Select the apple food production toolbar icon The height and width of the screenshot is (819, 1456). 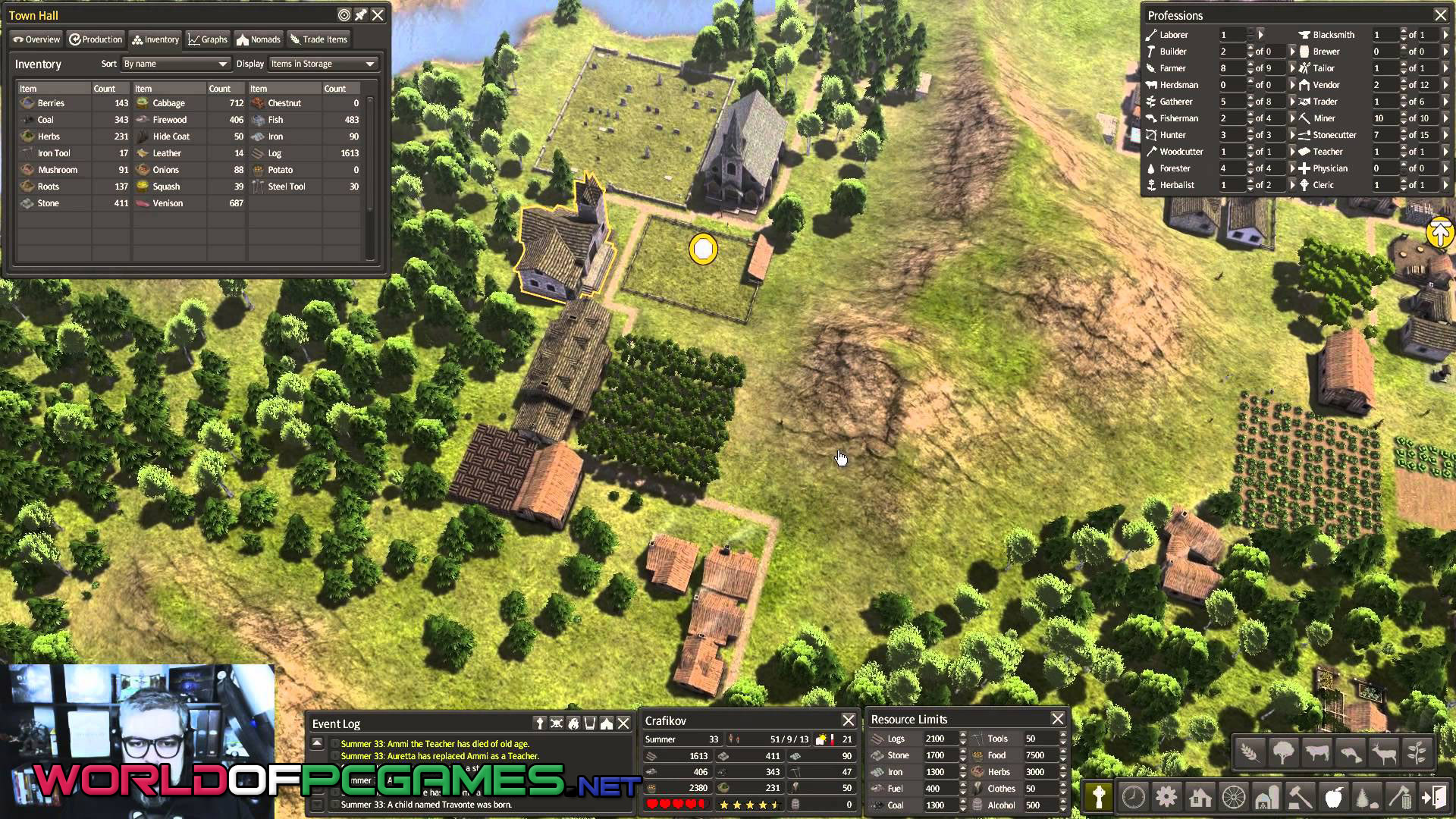coord(1333,797)
